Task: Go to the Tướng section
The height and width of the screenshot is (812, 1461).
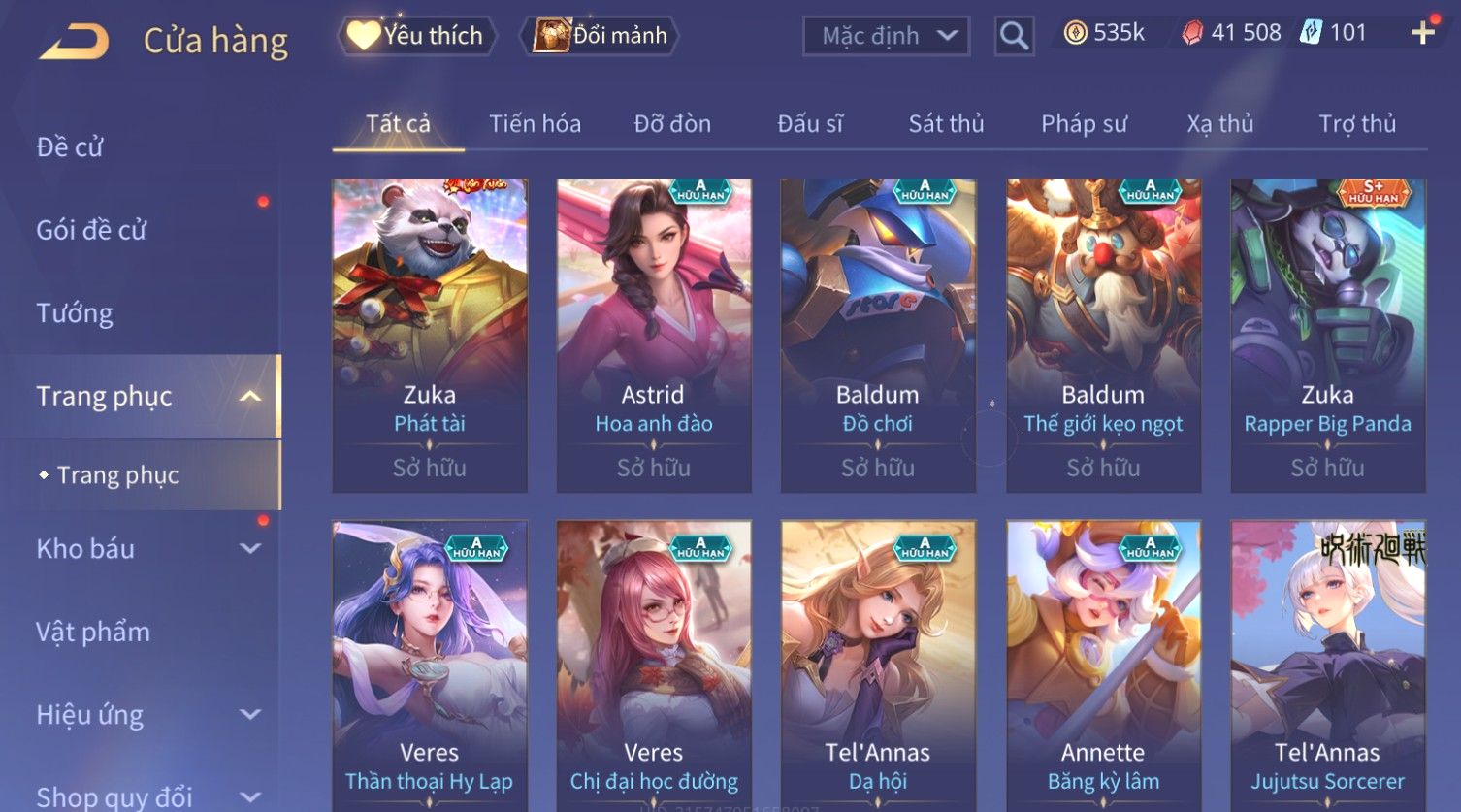Action: click(x=75, y=313)
